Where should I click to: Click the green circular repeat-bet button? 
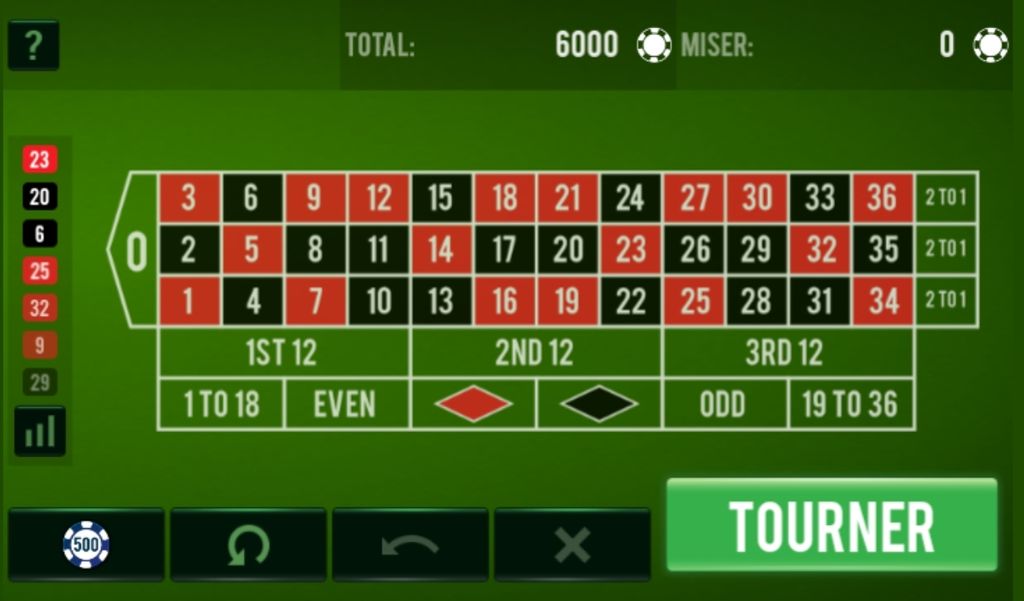248,545
